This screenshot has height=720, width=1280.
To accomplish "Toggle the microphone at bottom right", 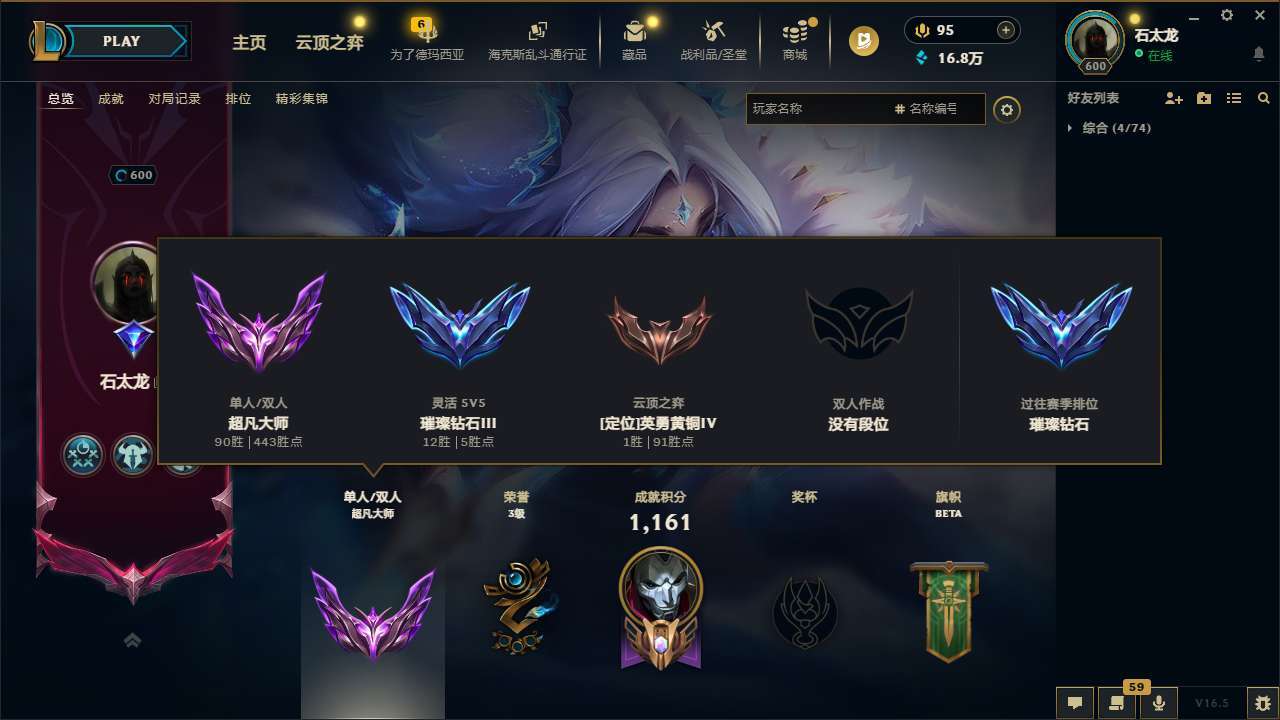I will tap(1160, 703).
